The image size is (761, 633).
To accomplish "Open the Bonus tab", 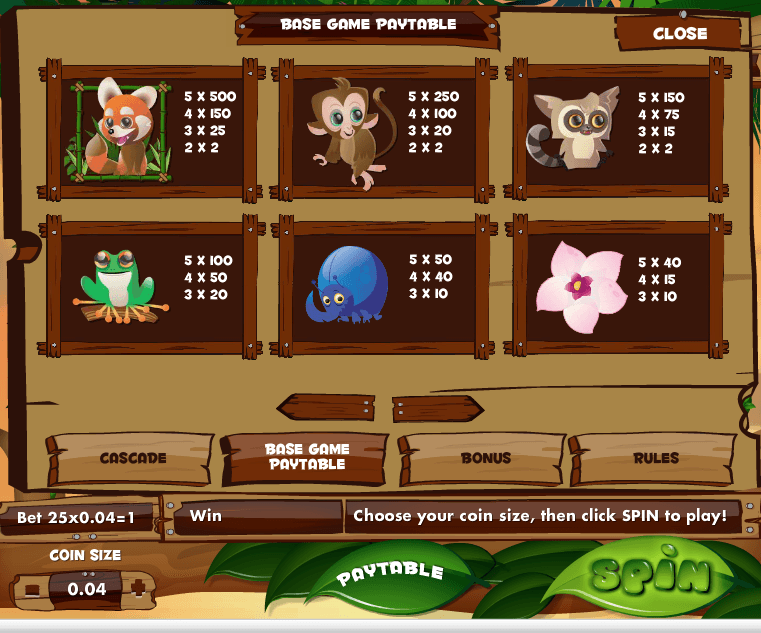I will (x=485, y=458).
